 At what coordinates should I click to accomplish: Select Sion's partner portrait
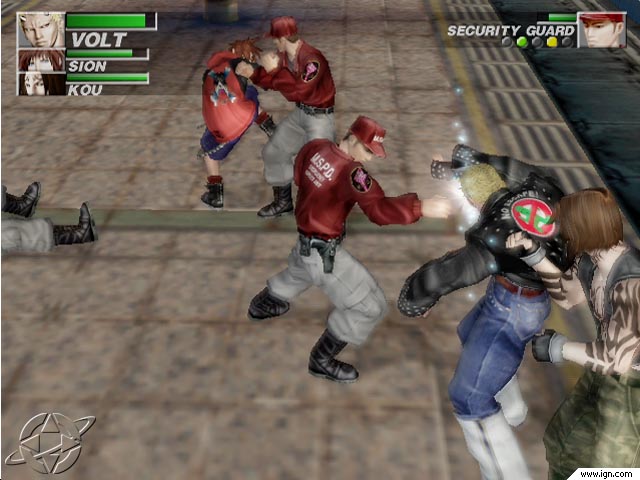click(x=41, y=60)
